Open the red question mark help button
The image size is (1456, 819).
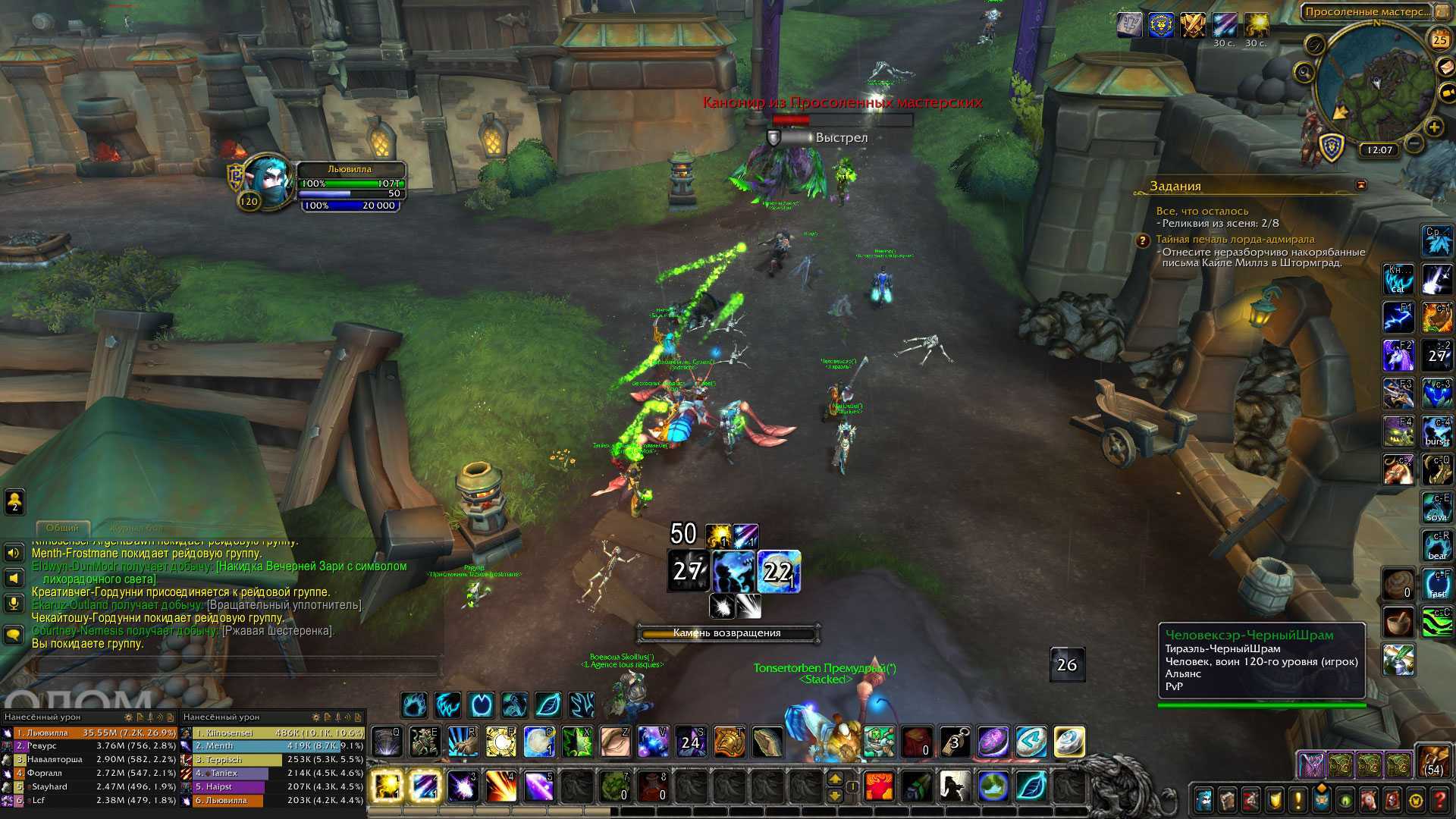pos(1439,800)
